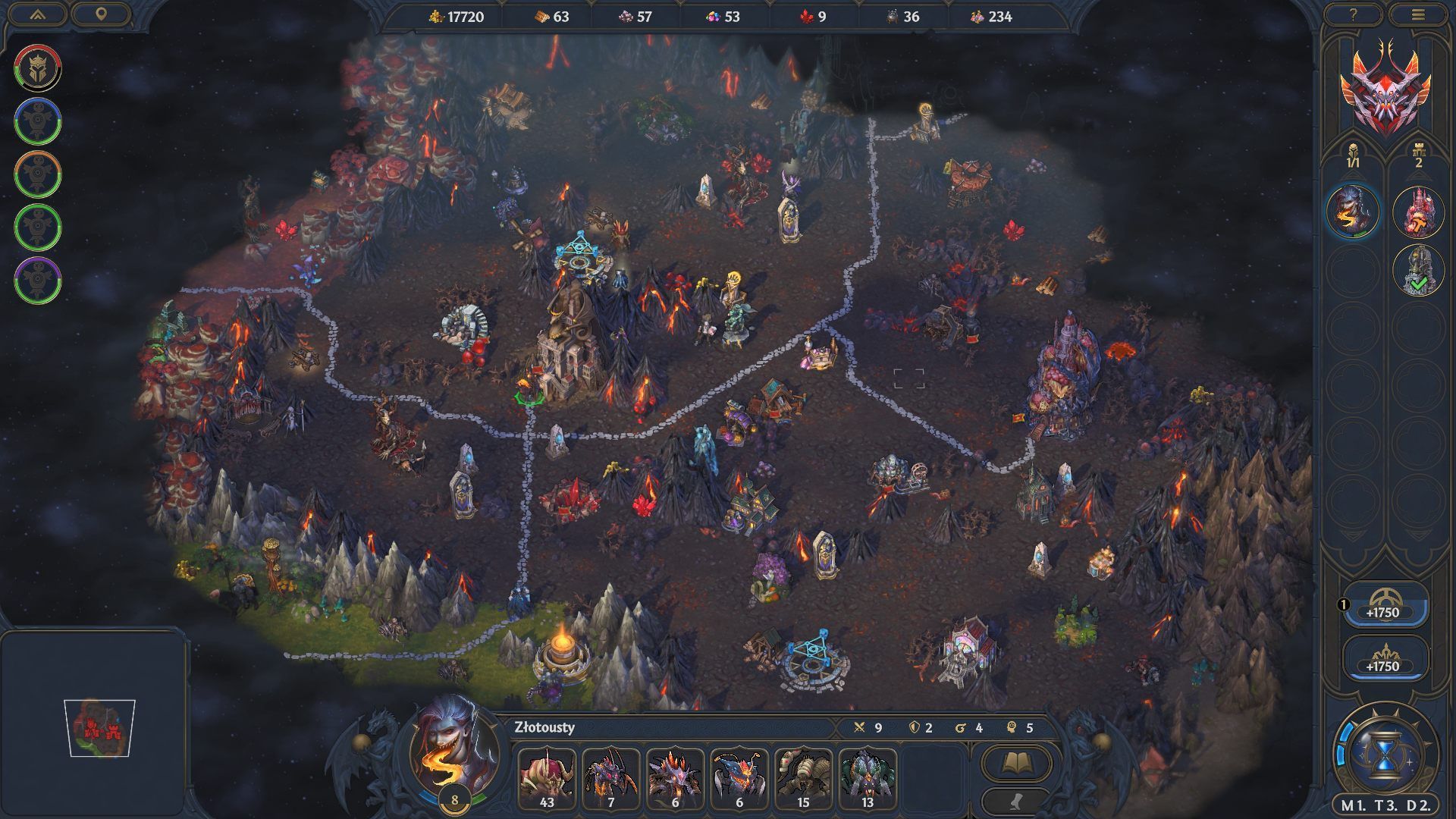The height and width of the screenshot is (819, 1456).
Task: Select the army stack of 13 units
Action: 868,779
